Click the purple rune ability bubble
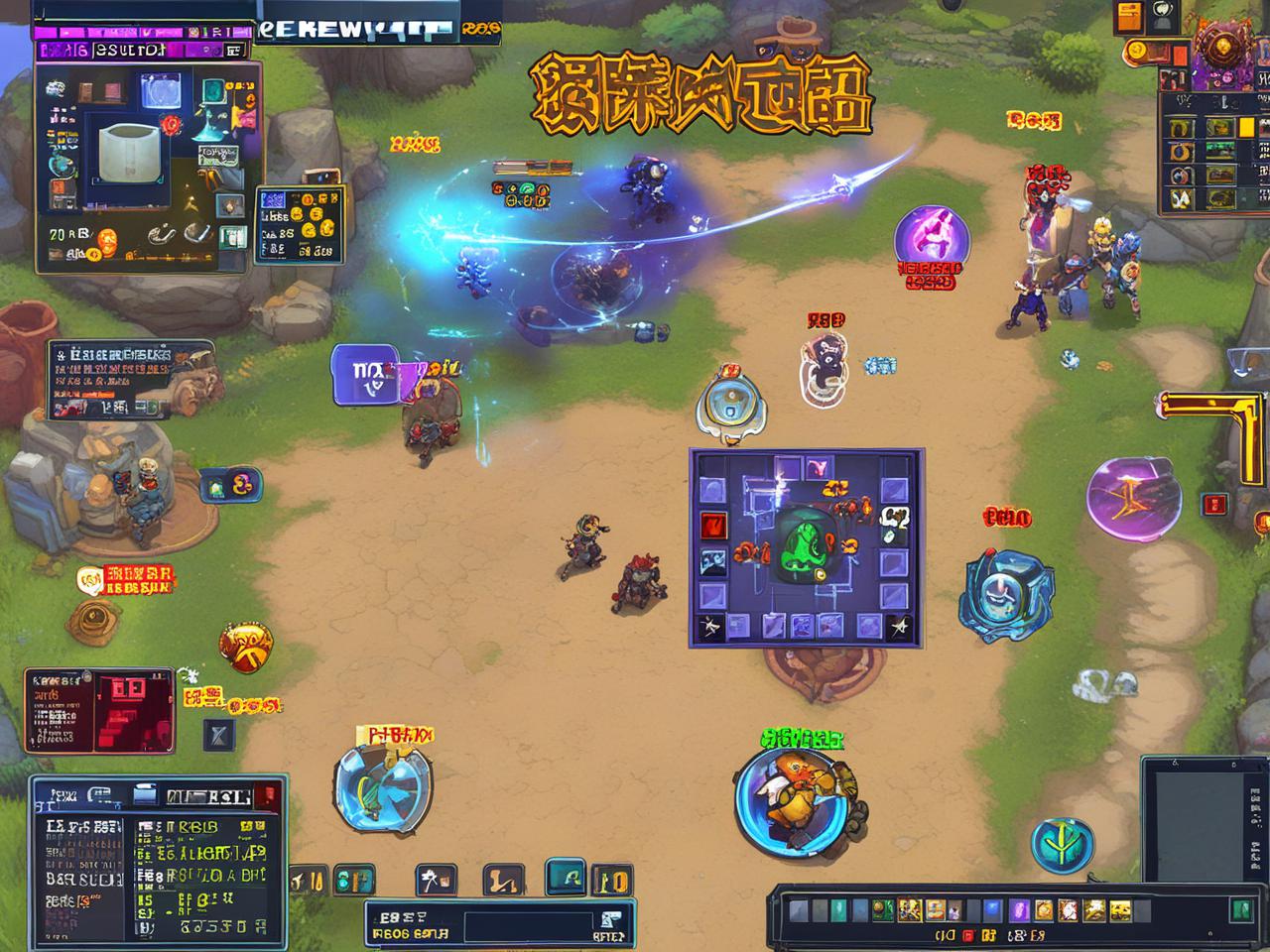The image size is (1270, 952). pyautogui.click(x=1133, y=500)
